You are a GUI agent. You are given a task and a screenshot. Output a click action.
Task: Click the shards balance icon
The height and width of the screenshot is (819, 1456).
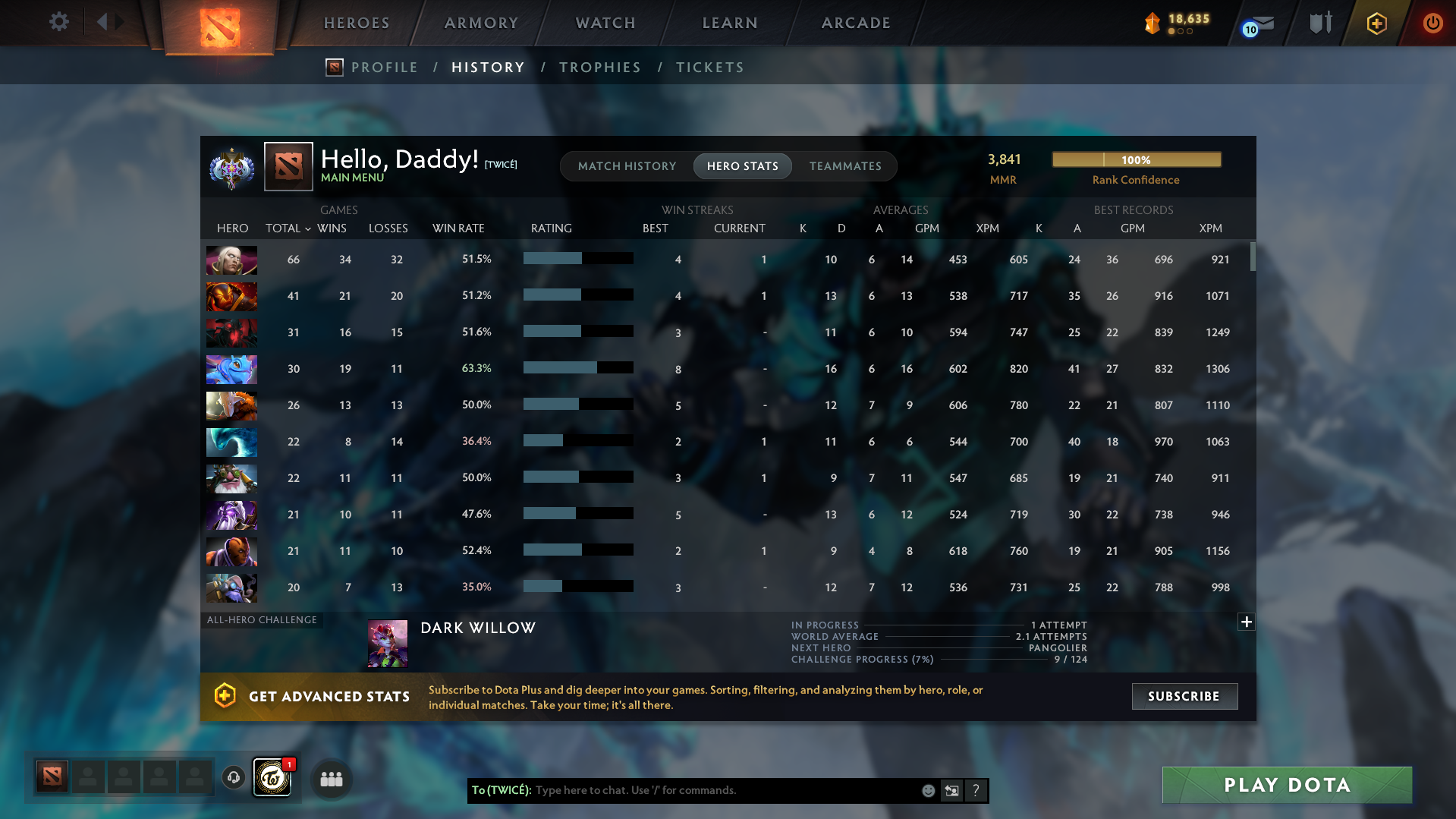[x=1153, y=24]
